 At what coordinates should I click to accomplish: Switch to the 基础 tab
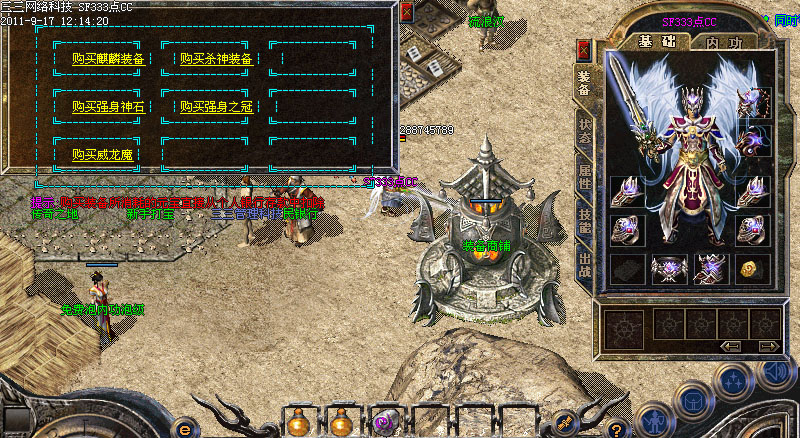(x=656, y=43)
